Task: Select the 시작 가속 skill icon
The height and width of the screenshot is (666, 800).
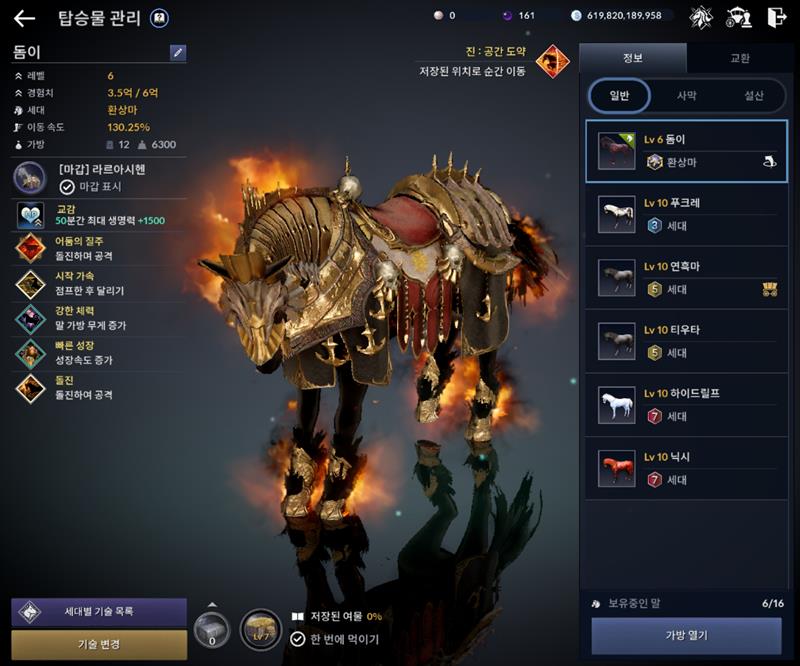Action: [x=30, y=283]
